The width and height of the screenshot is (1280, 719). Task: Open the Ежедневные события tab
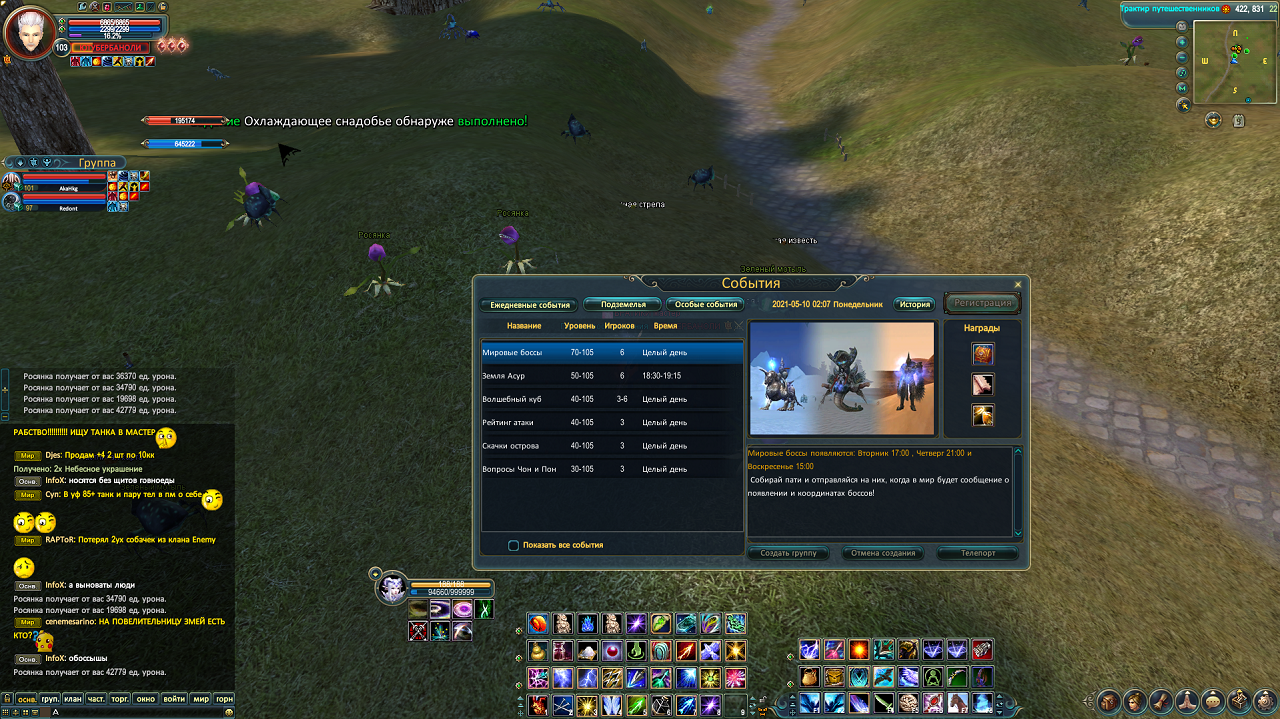click(529, 305)
